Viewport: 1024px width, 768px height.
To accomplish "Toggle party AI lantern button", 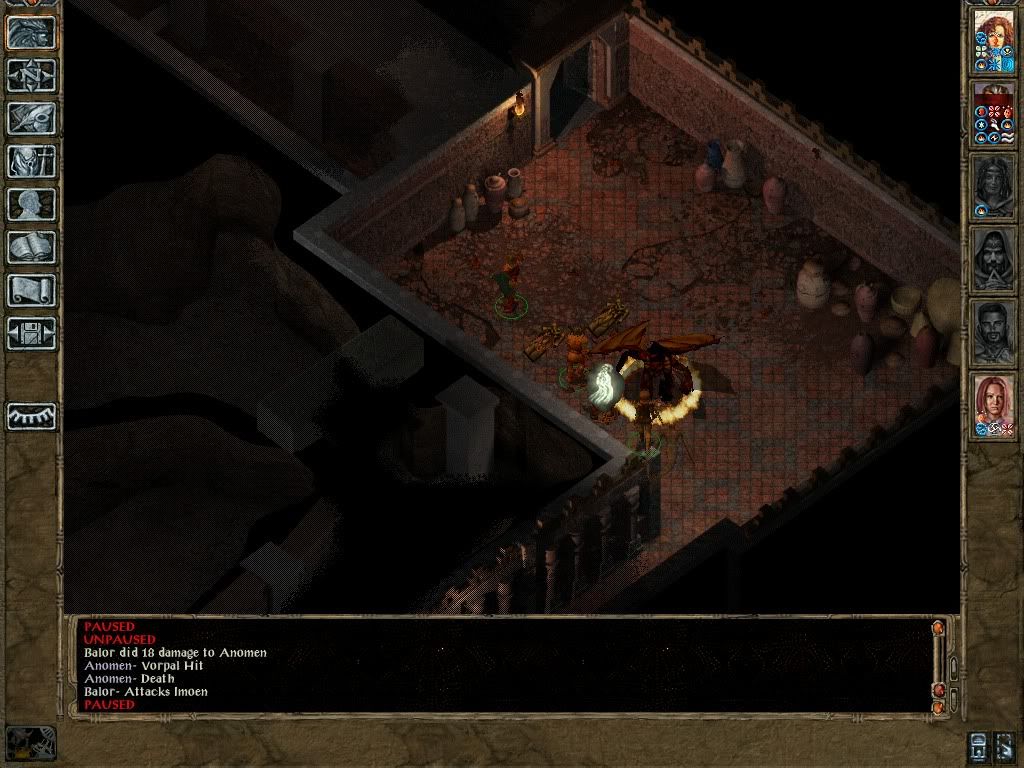I will pos(980,744).
